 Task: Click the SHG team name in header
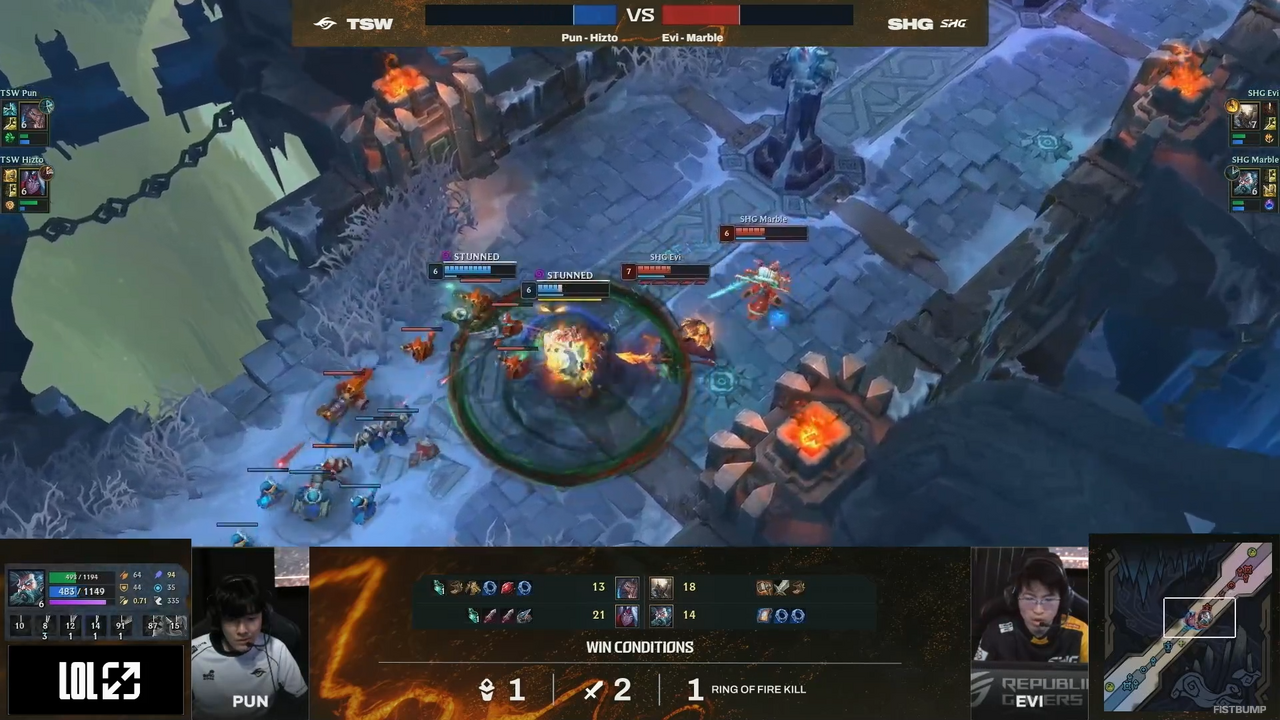(x=909, y=23)
